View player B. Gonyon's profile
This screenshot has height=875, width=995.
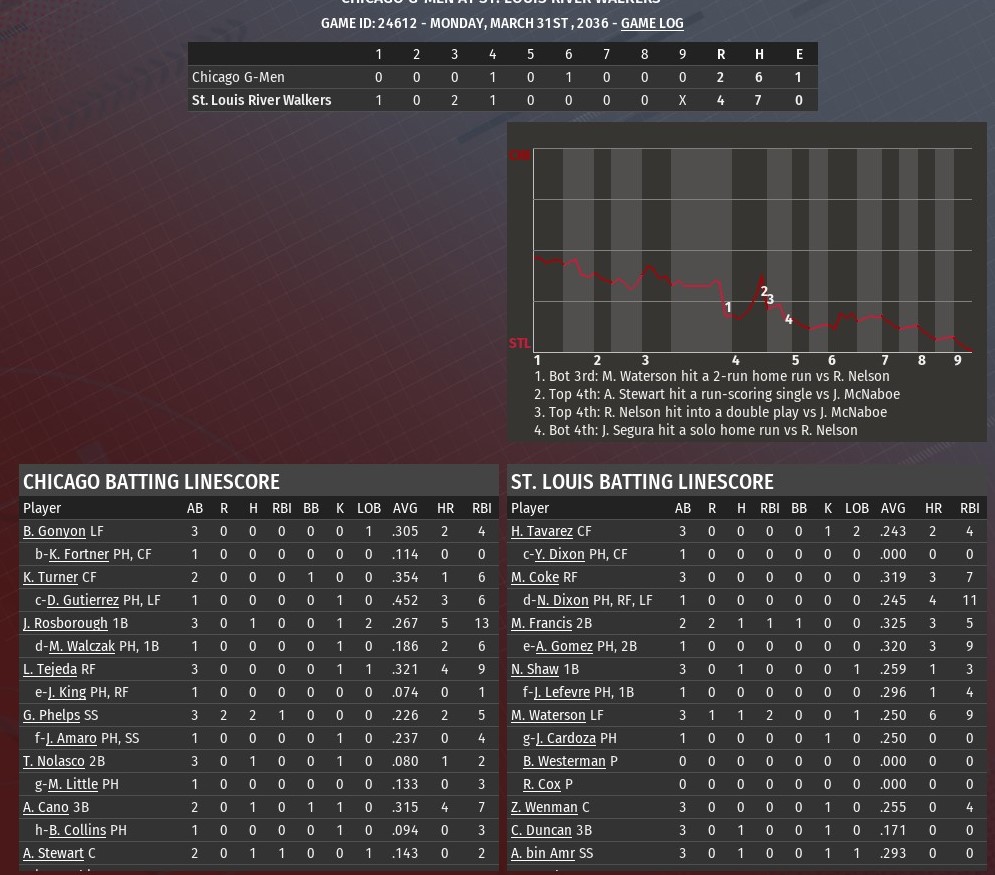click(x=54, y=531)
